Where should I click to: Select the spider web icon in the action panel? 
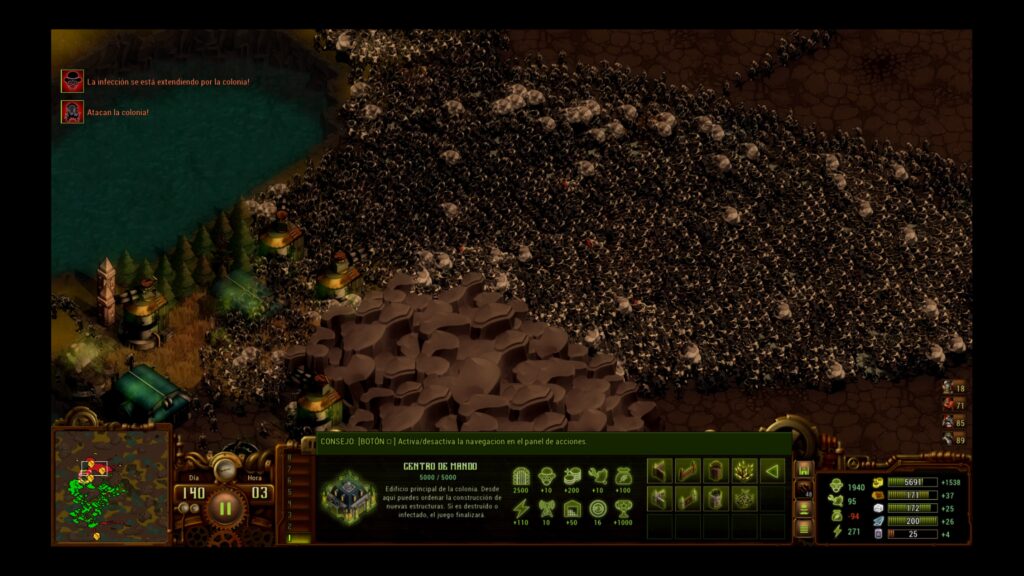click(x=743, y=498)
